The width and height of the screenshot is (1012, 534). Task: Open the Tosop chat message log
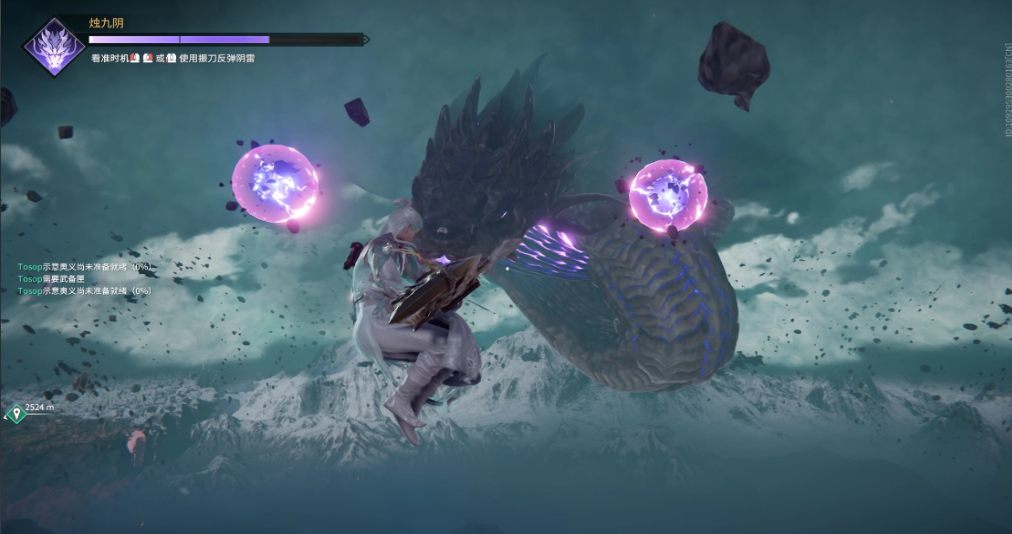click(84, 279)
